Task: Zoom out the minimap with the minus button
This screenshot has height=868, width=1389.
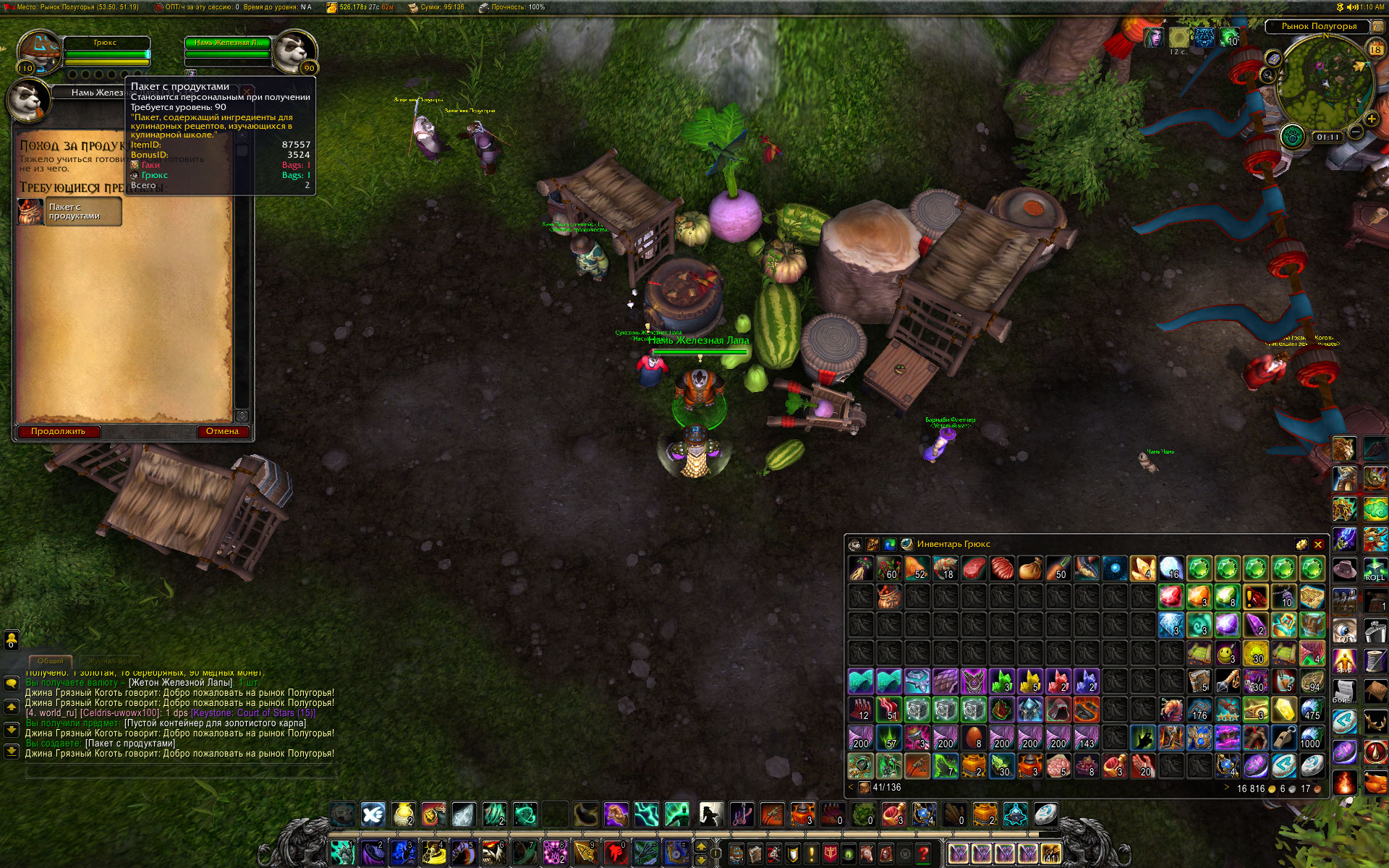Action: tap(1356, 132)
